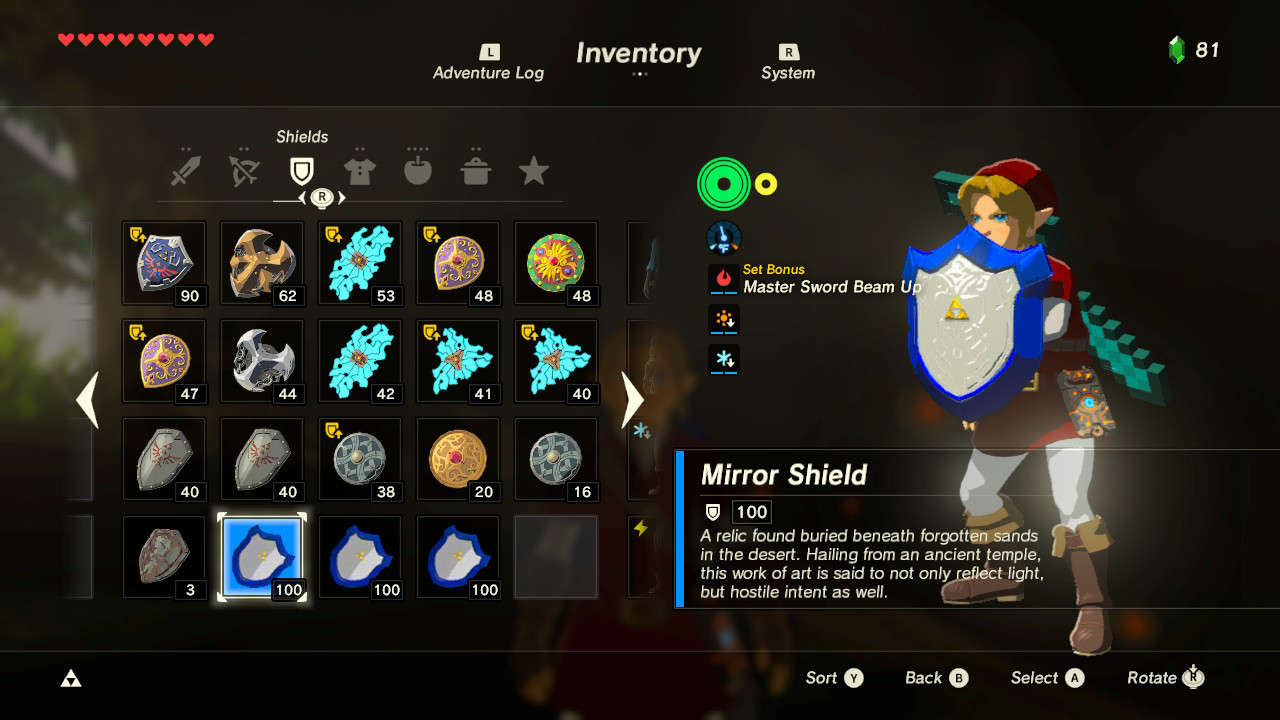Open the key items star icon
Screen dimensions: 1280x720
click(534, 170)
